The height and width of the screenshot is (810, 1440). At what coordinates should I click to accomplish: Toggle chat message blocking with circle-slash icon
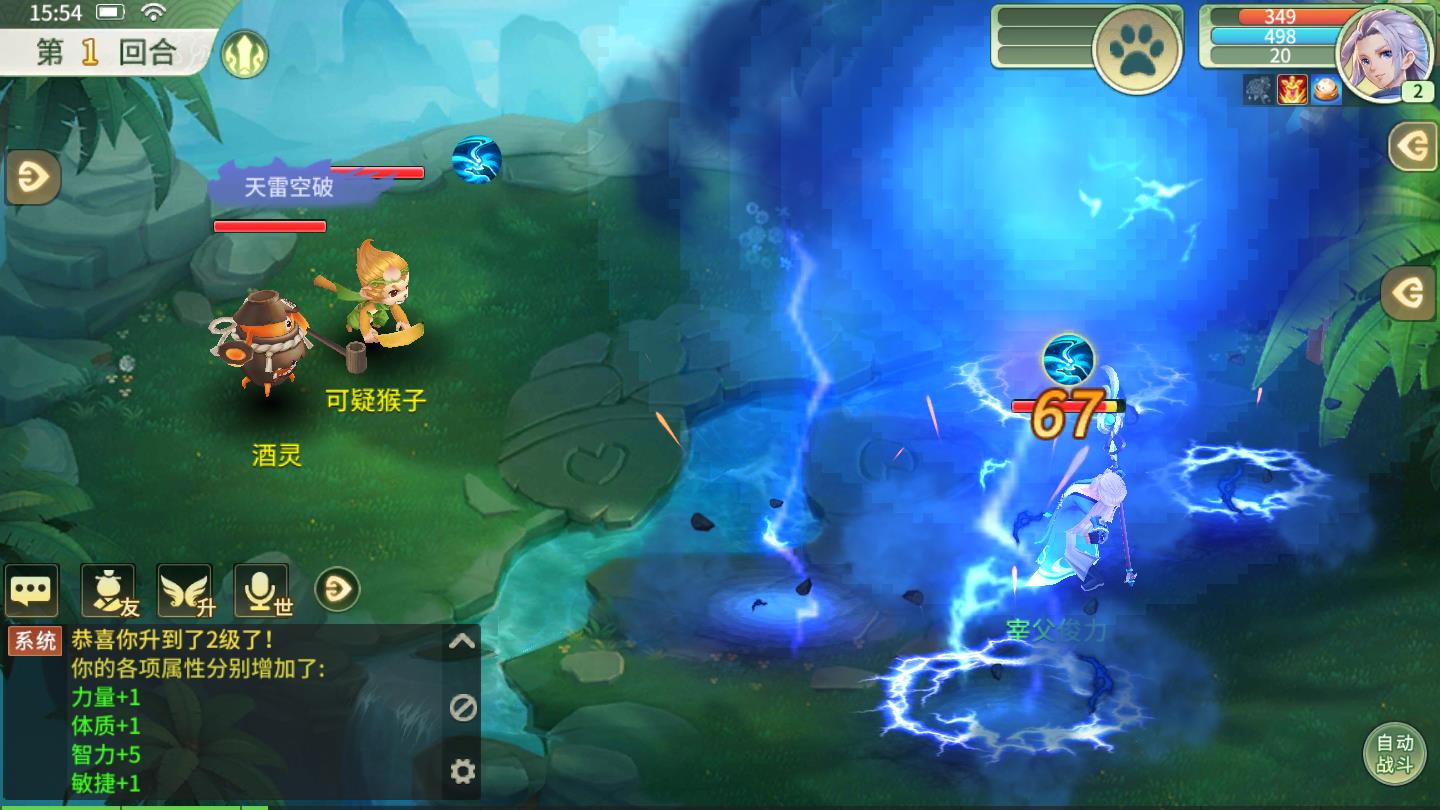point(460,704)
